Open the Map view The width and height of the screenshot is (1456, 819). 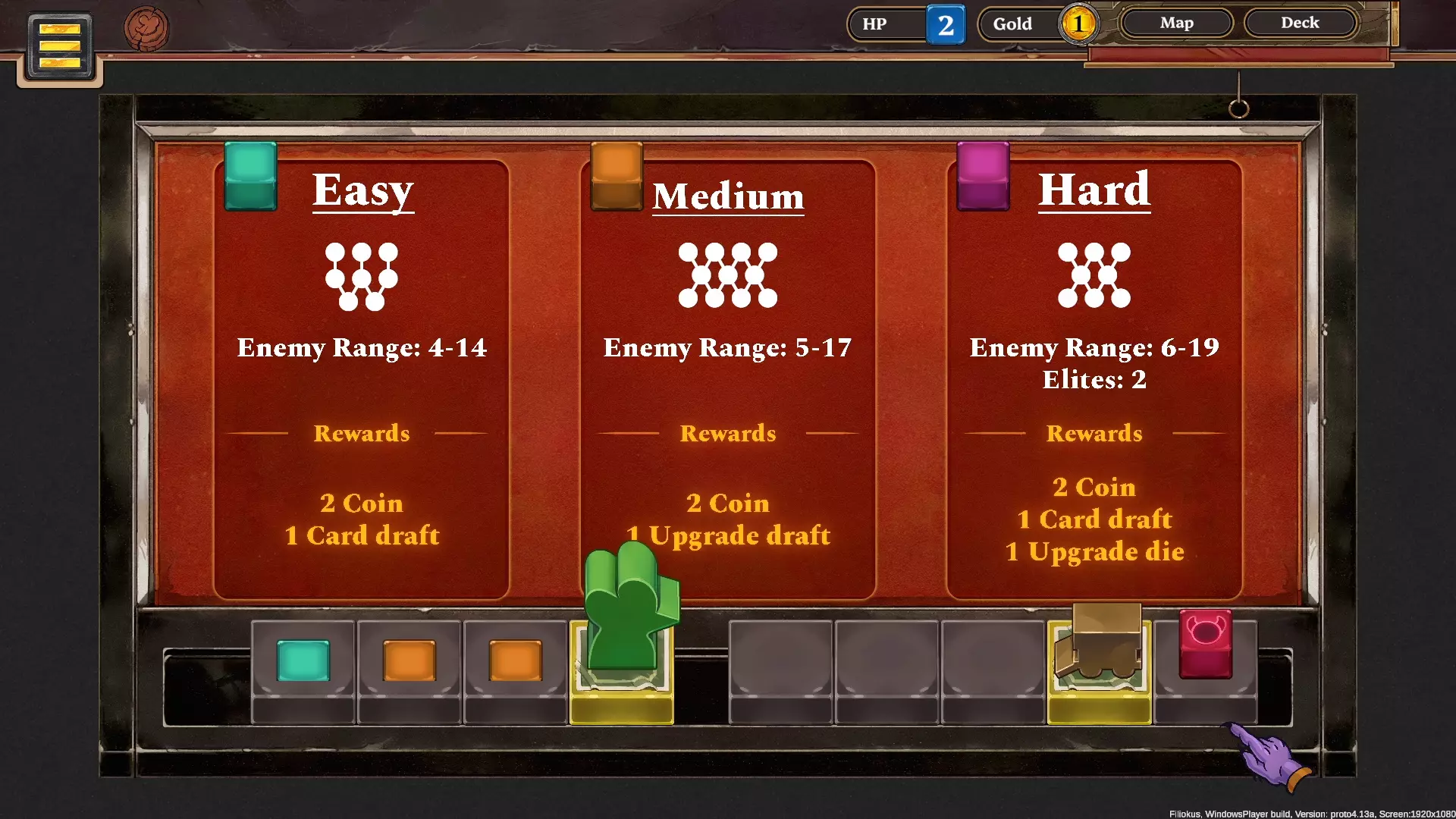coord(1176,23)
